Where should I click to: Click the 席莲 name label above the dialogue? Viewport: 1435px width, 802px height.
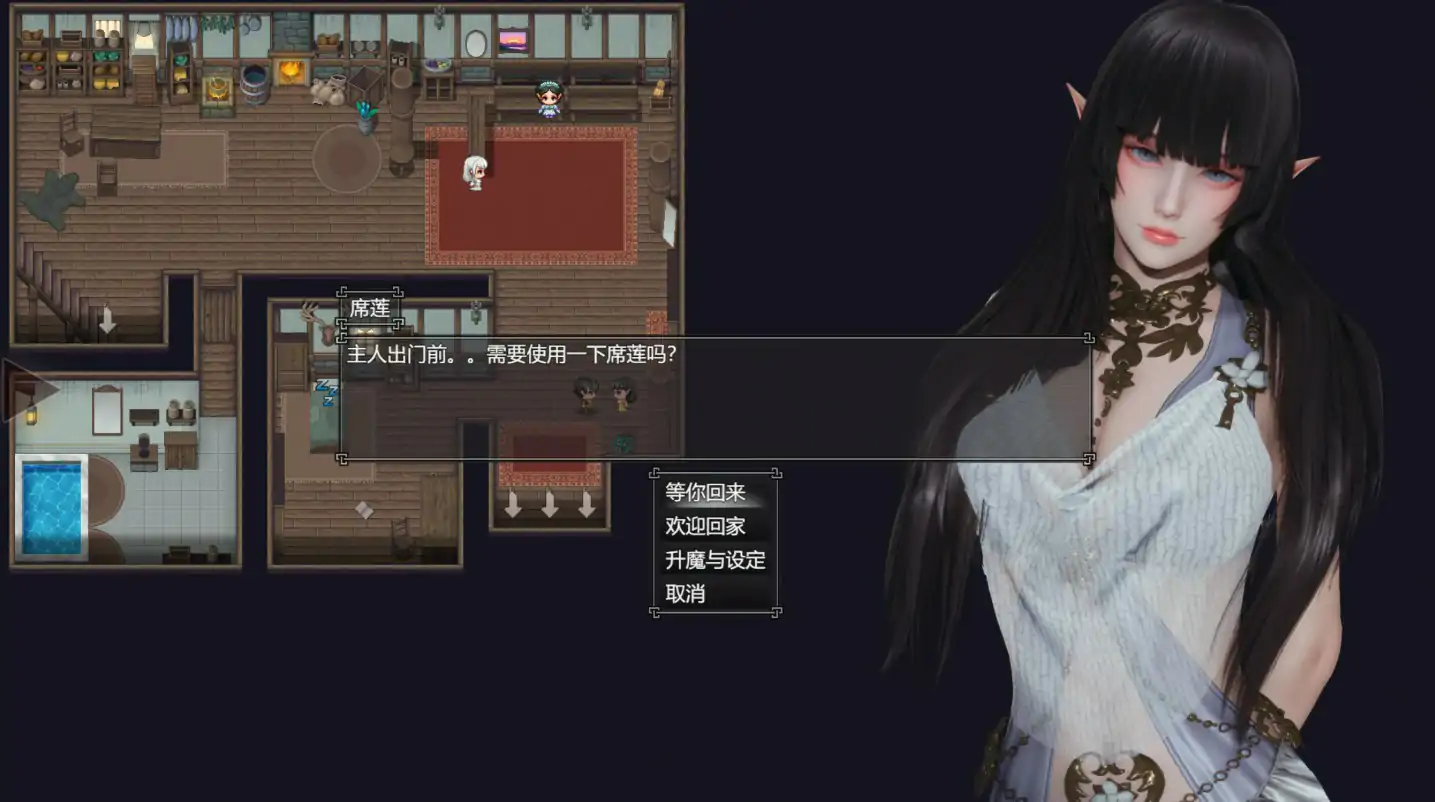click(x=372, y=308)
